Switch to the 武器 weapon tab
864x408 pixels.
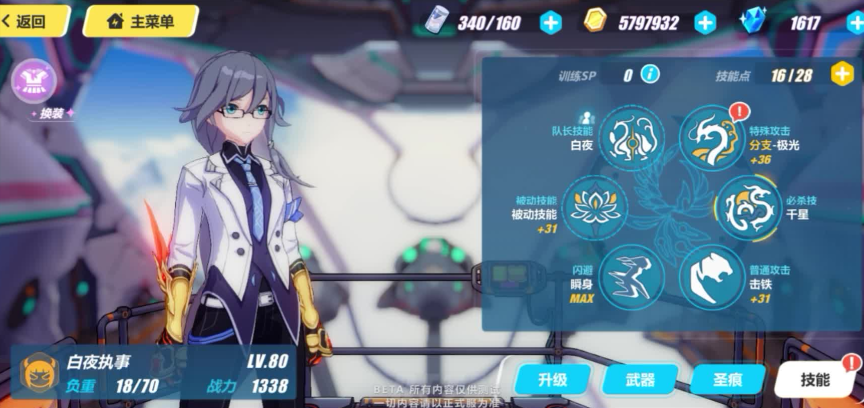(x=640, y=379)
